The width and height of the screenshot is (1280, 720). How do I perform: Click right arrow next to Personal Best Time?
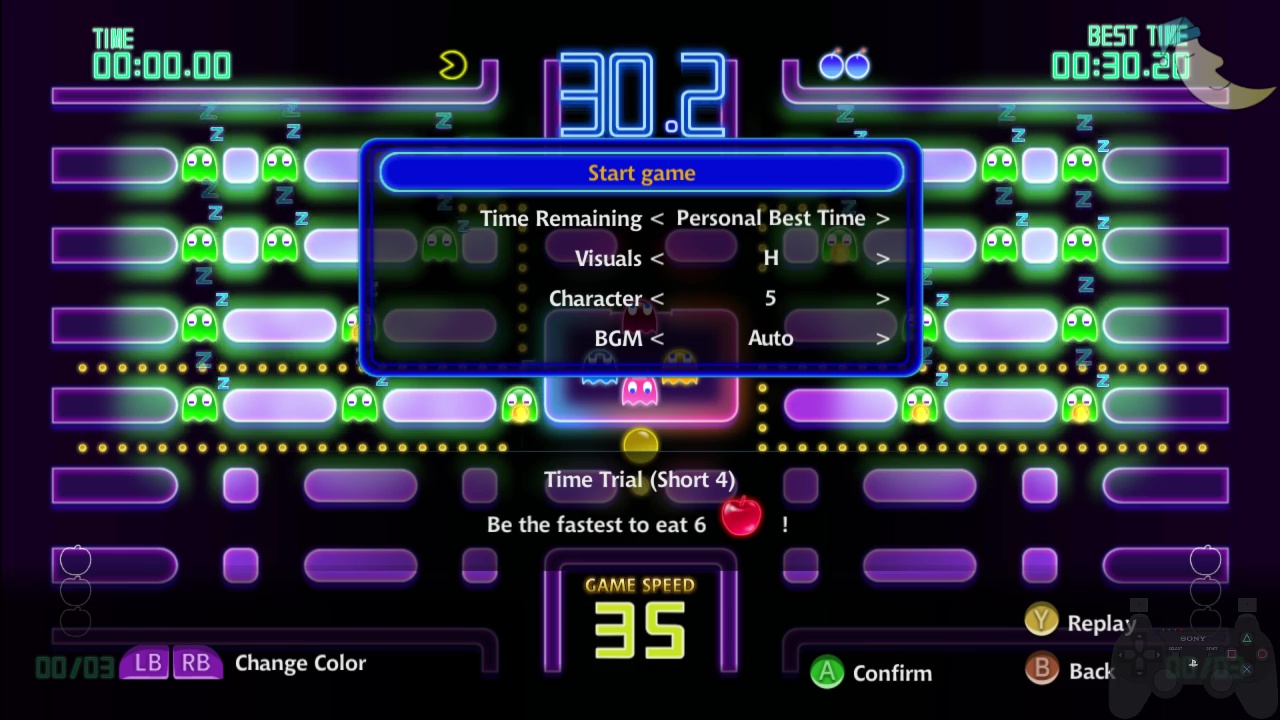coord(882,218)
